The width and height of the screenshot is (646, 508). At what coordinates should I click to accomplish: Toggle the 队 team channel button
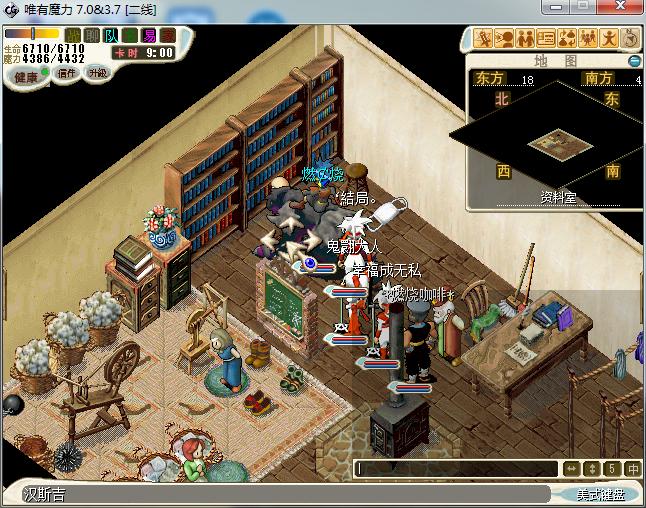click(111, 36)
